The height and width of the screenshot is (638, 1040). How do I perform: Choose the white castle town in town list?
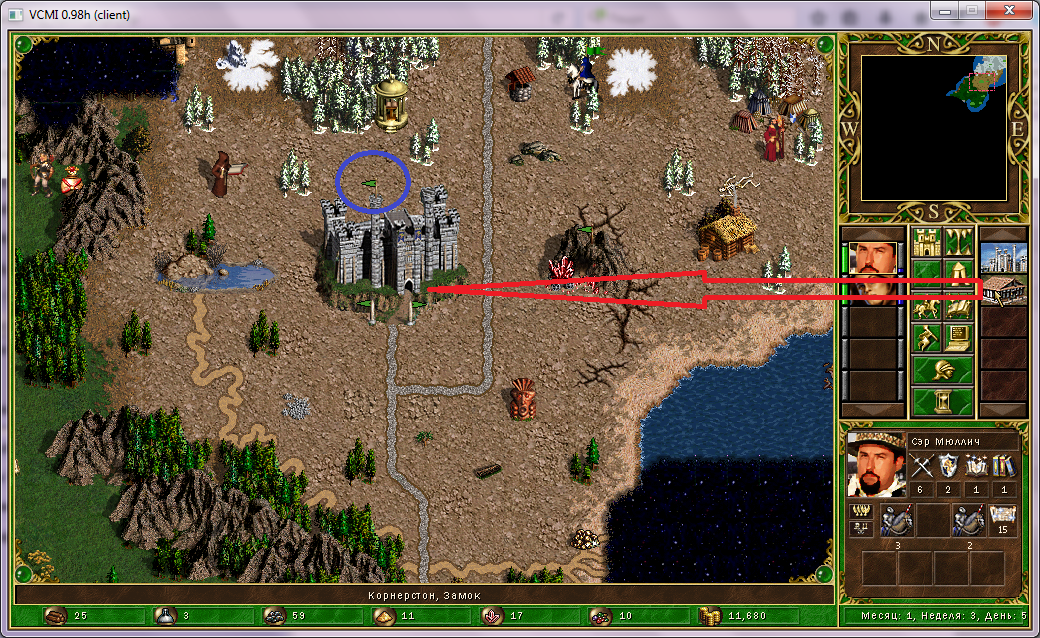1003,257
